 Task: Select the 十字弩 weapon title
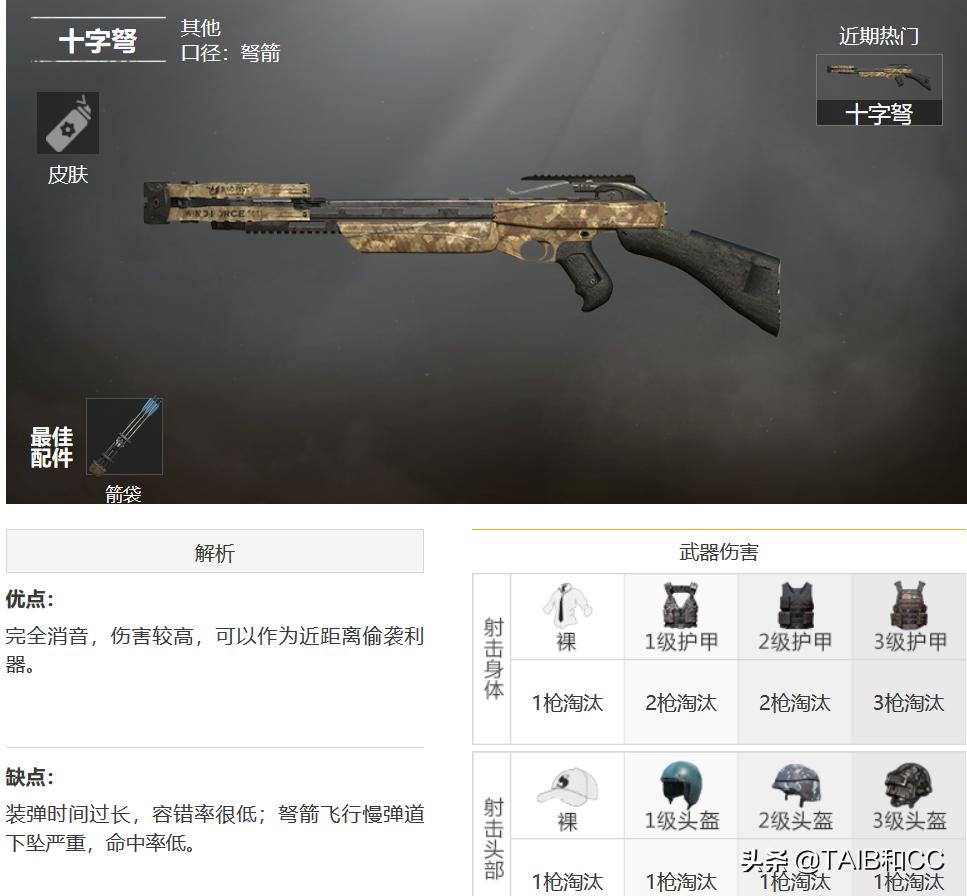(x=98, y=41)
